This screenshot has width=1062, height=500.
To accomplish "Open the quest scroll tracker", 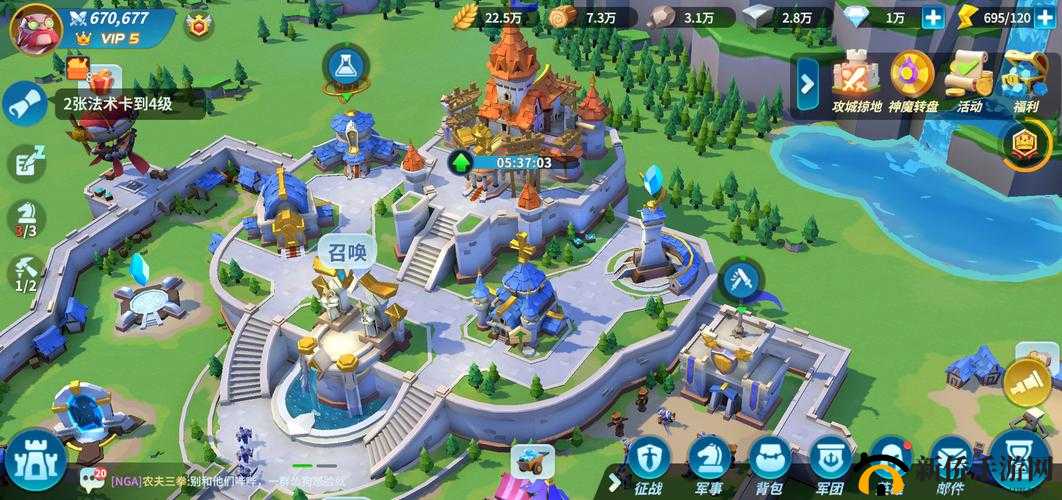I will pyautogui.click(x=24, y=104).
